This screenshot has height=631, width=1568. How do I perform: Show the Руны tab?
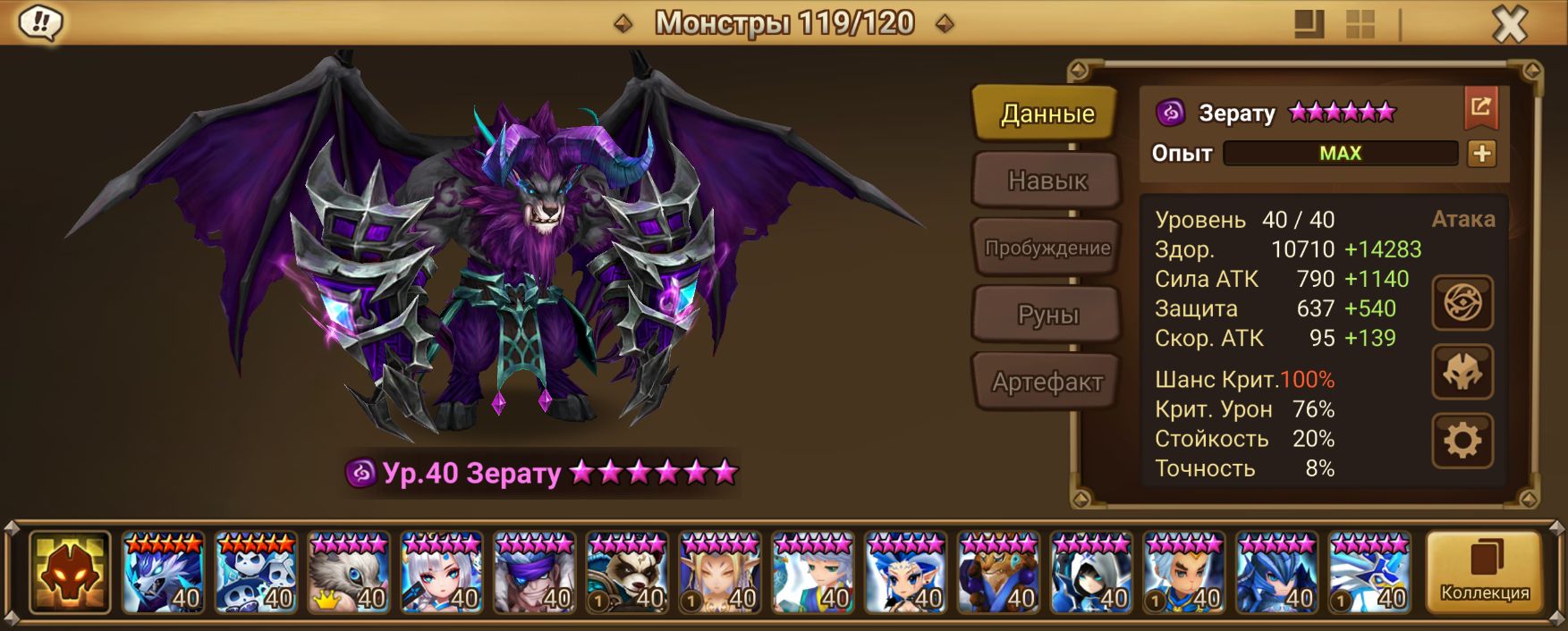(1047, 315)
